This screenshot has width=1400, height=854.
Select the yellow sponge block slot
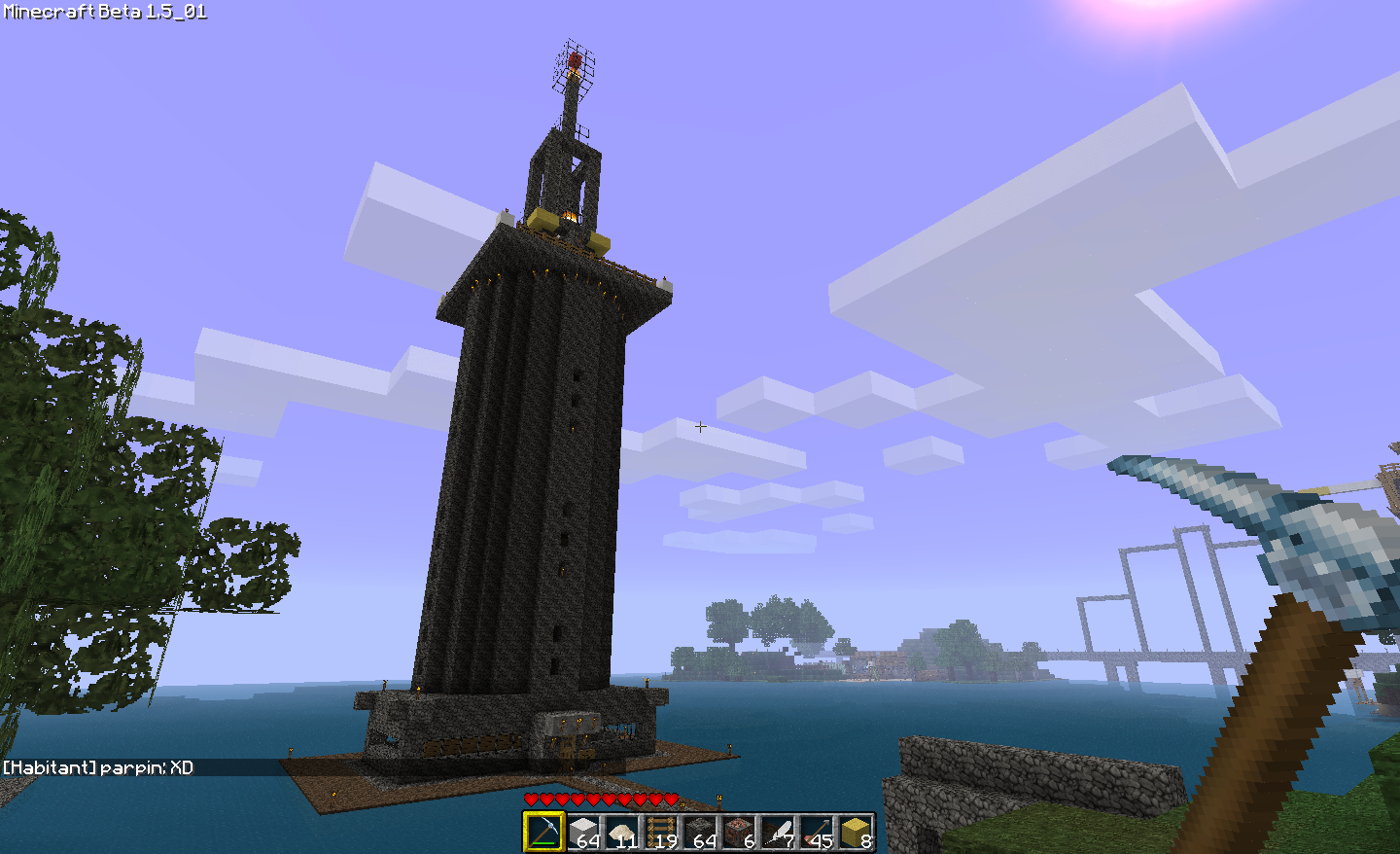(856, 833)
